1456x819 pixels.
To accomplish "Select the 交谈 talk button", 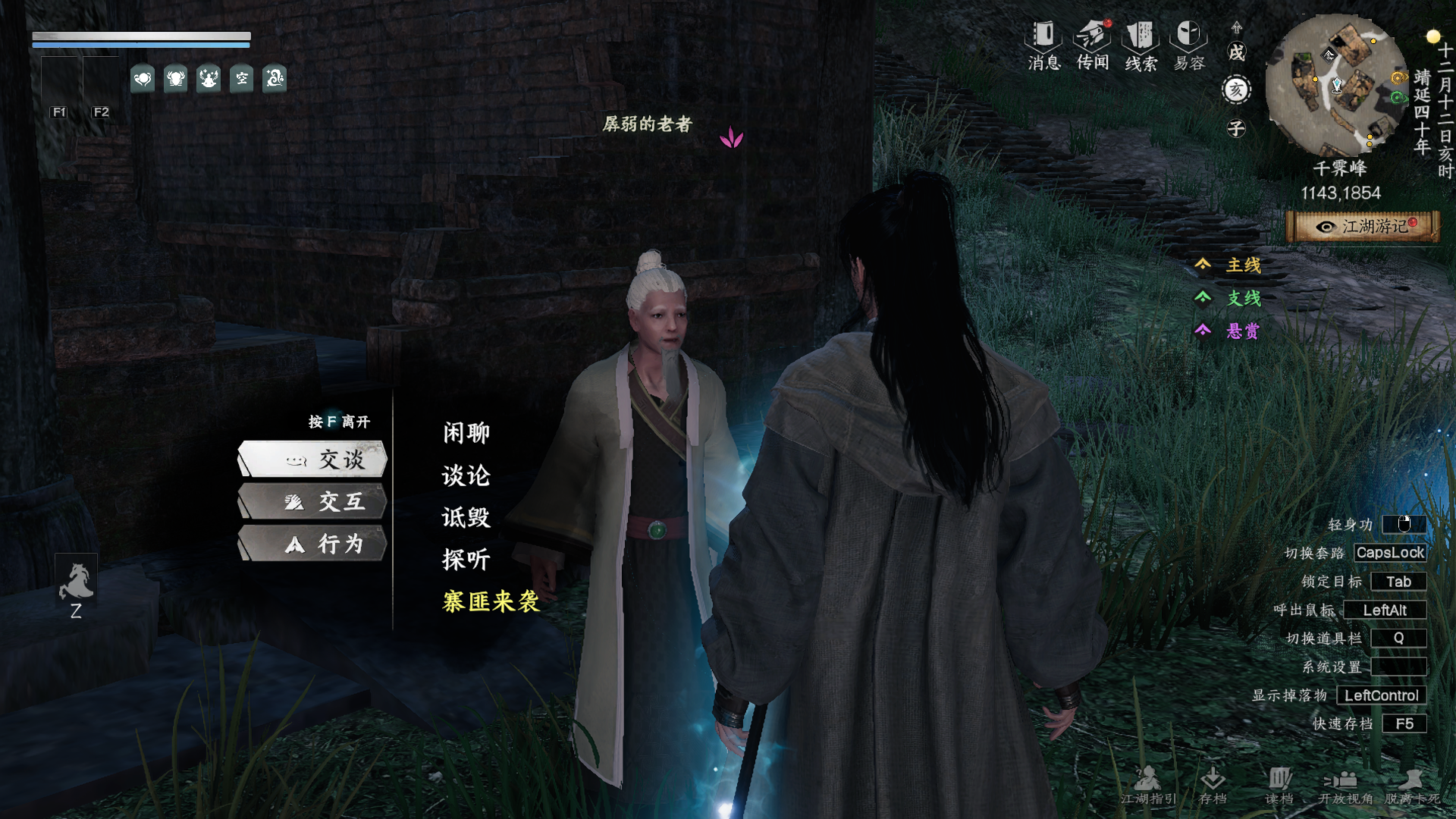I will click(313, 460).
